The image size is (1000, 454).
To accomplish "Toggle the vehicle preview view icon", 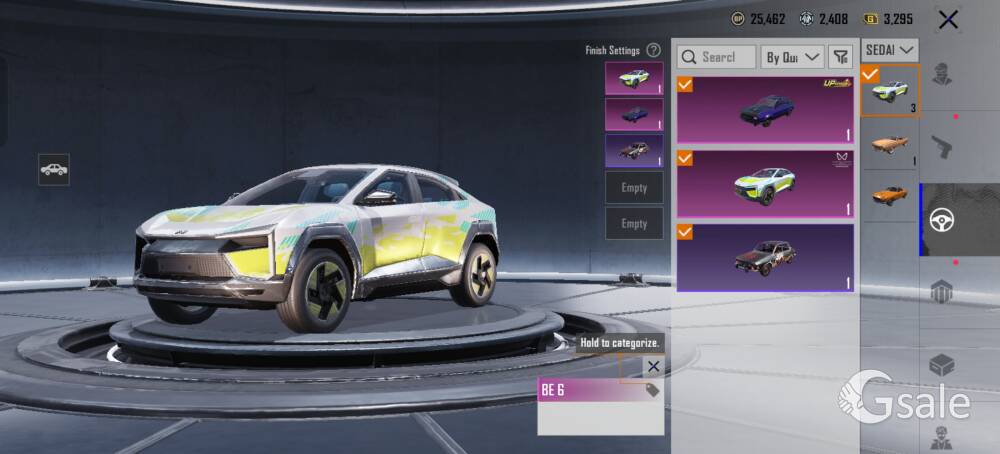I will 54,170.
